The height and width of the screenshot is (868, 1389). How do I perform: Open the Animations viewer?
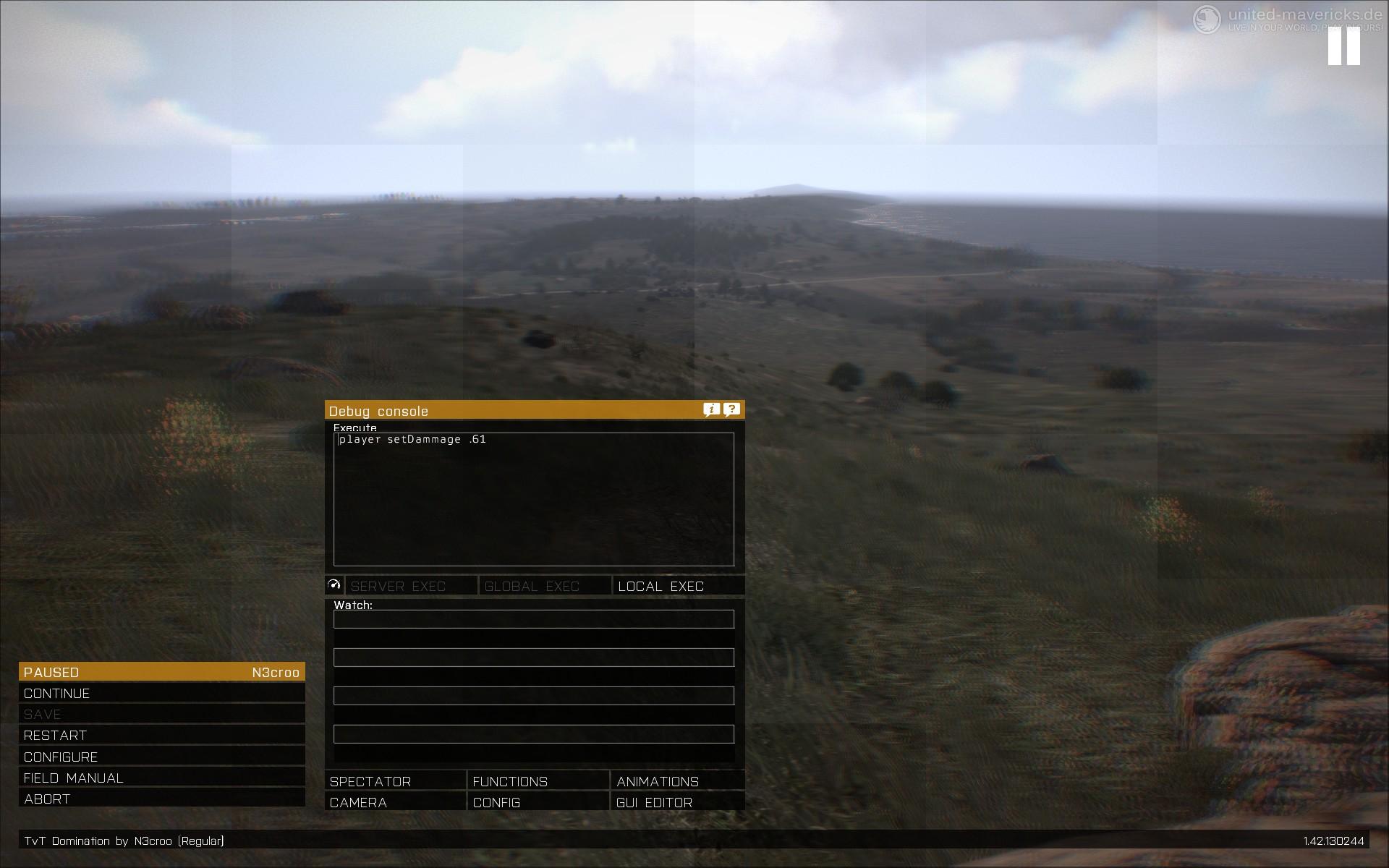678,782
